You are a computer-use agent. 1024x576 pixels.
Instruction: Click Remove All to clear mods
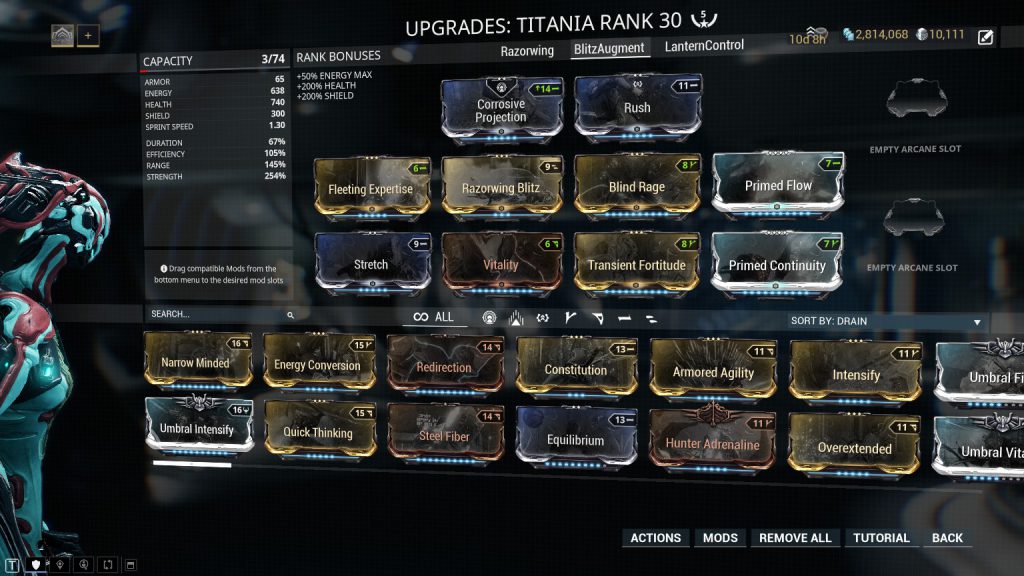pyautogui.click(x=795, y=538)
